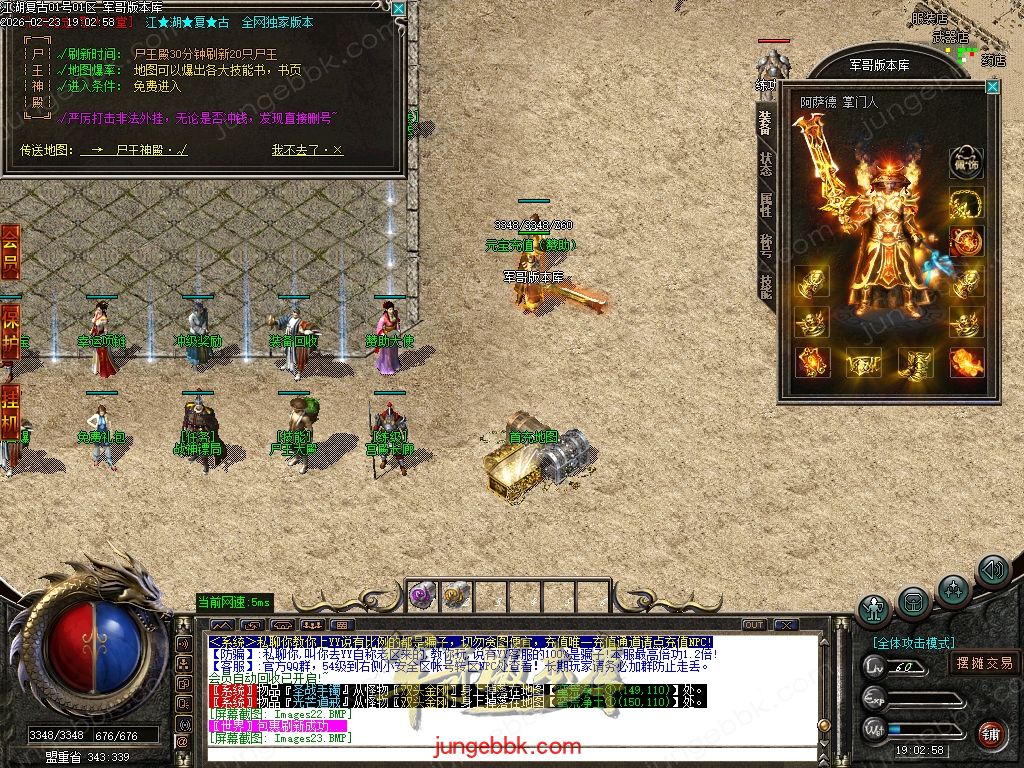Use the purple item in quick slot

point(422,595)
